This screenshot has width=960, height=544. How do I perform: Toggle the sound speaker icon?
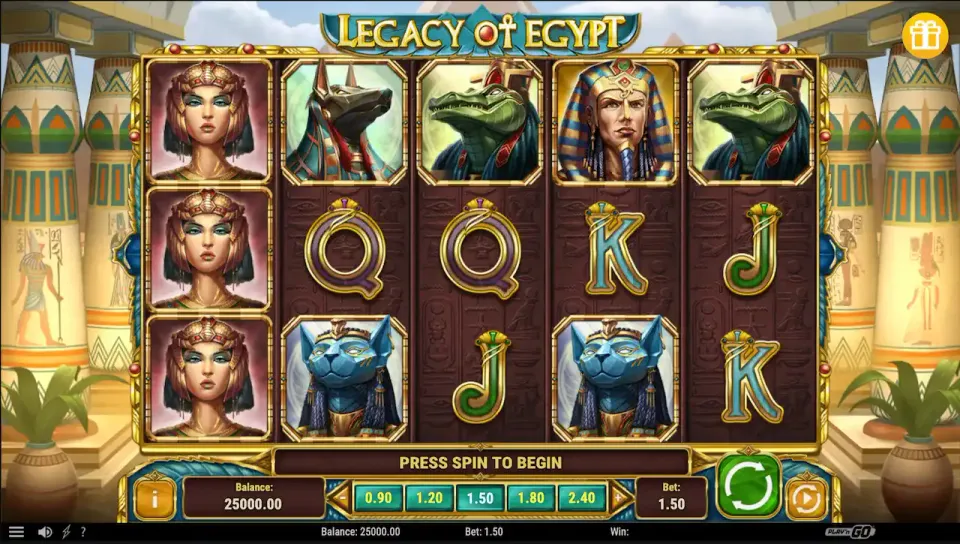(45, 532)
